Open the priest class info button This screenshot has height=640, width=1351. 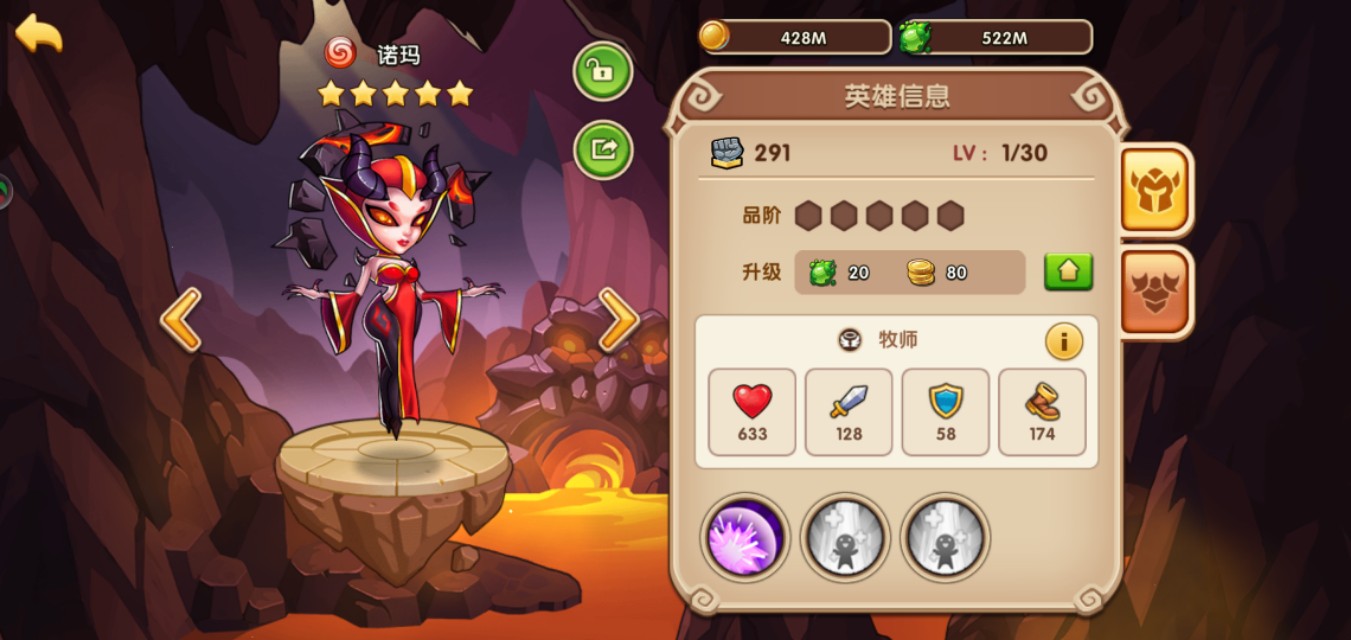1064,342
